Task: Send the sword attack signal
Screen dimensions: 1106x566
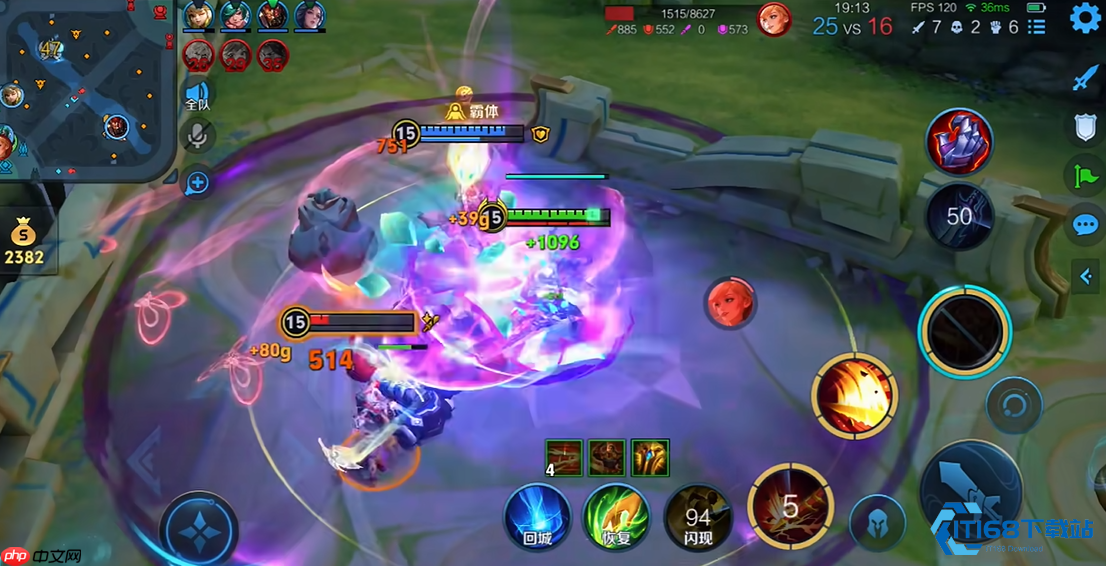Action: pos(1085,78)
